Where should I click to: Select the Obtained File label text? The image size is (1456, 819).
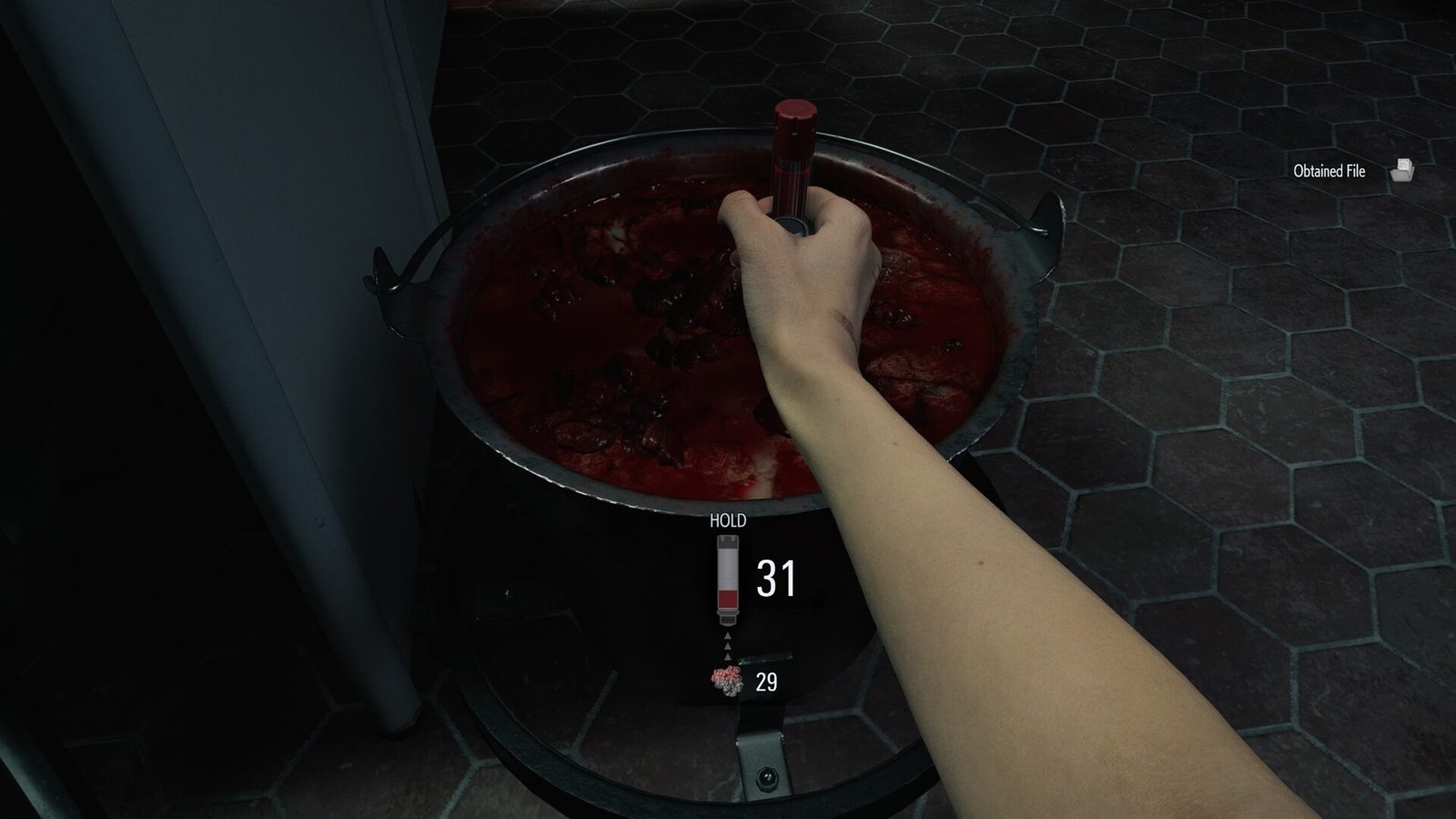coord(1329,171)
